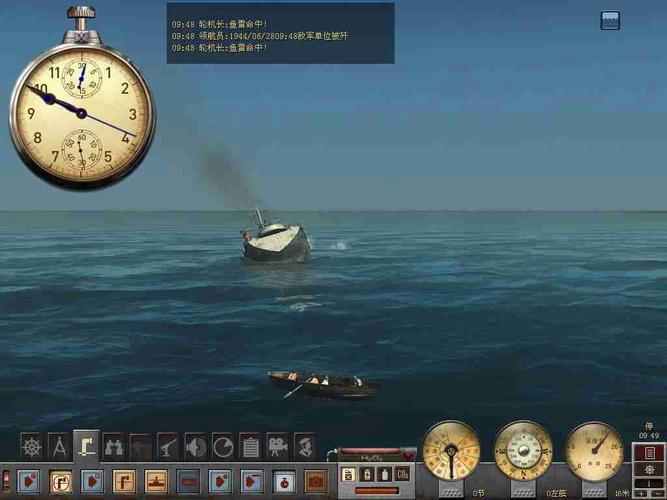Select the deck gun station icon
This screenshot has height=500, width=667.
pos(169,446)
